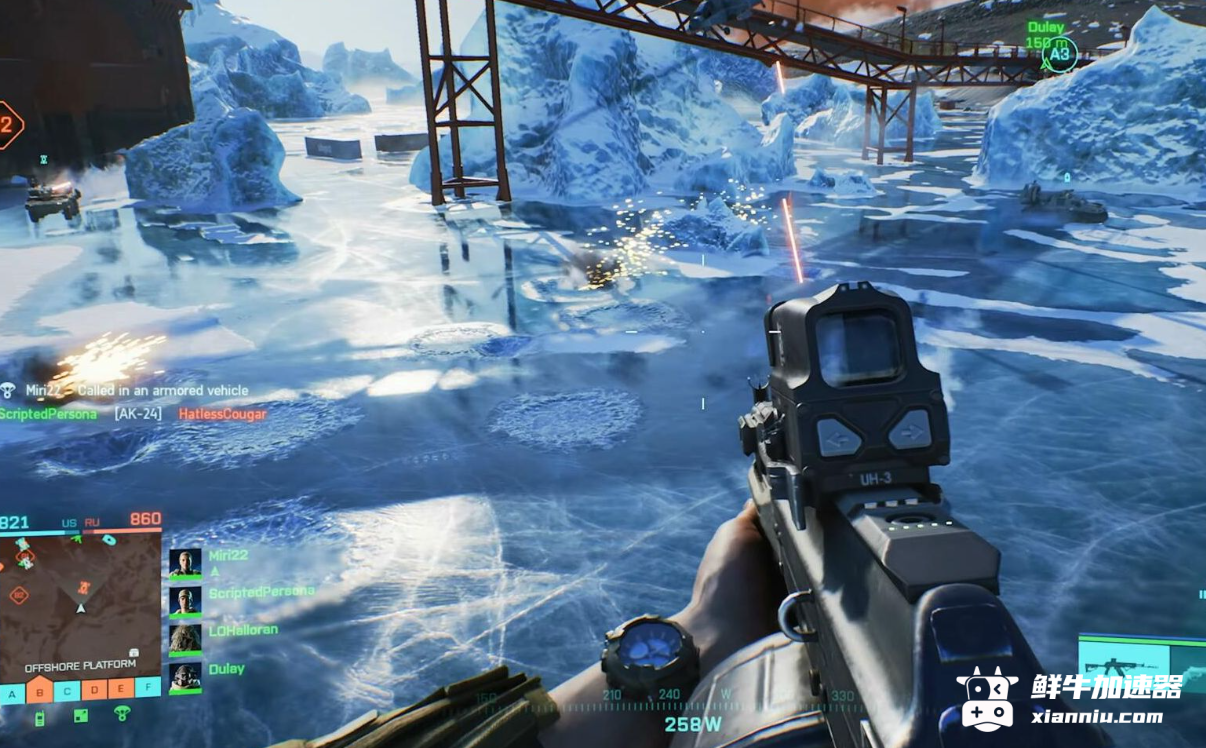This screenshot has width=1206, height=748.
Task: Select squadmate Miri22's portrait
Action: (185, 563)
